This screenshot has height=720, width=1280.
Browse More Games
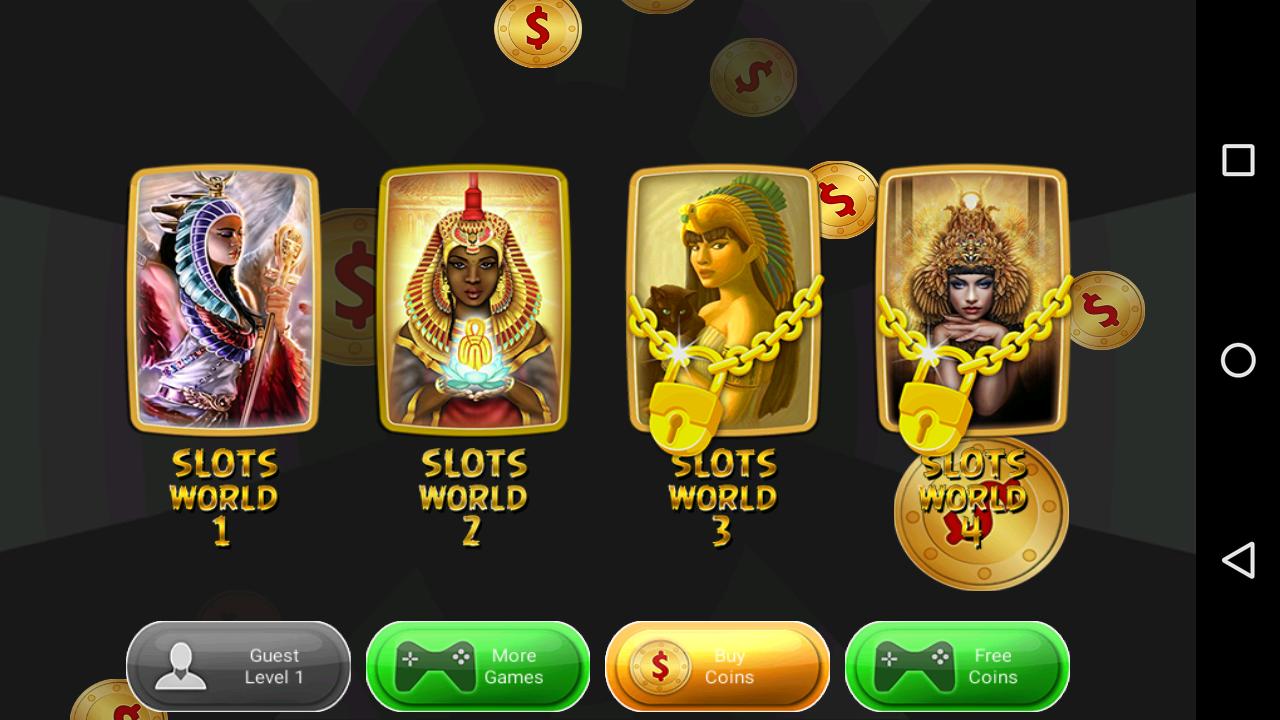click(x=477, y=666)
